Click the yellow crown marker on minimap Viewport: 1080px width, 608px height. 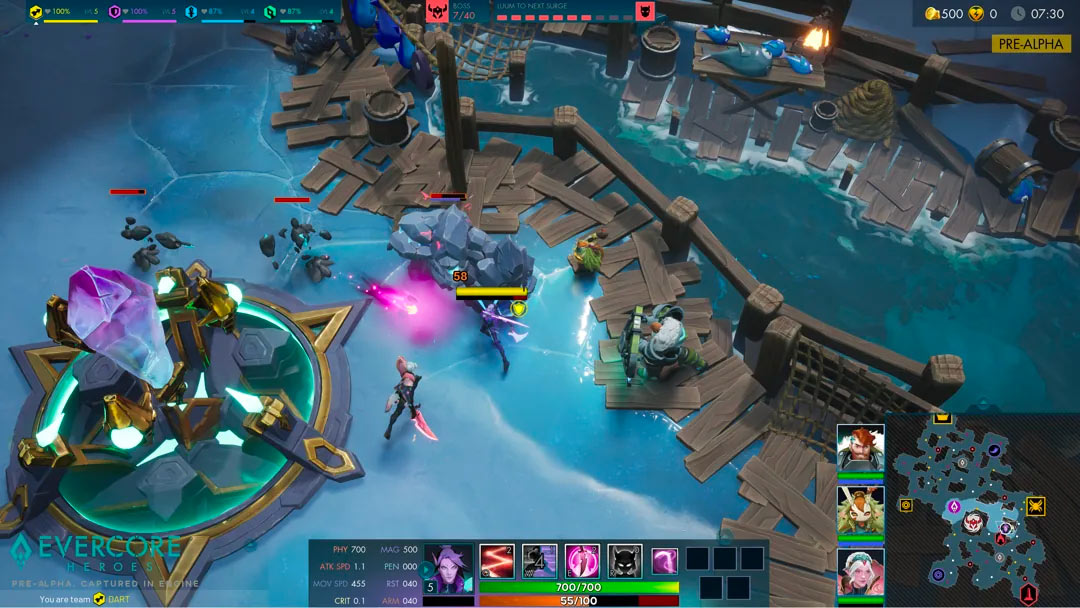click(941, 418)
